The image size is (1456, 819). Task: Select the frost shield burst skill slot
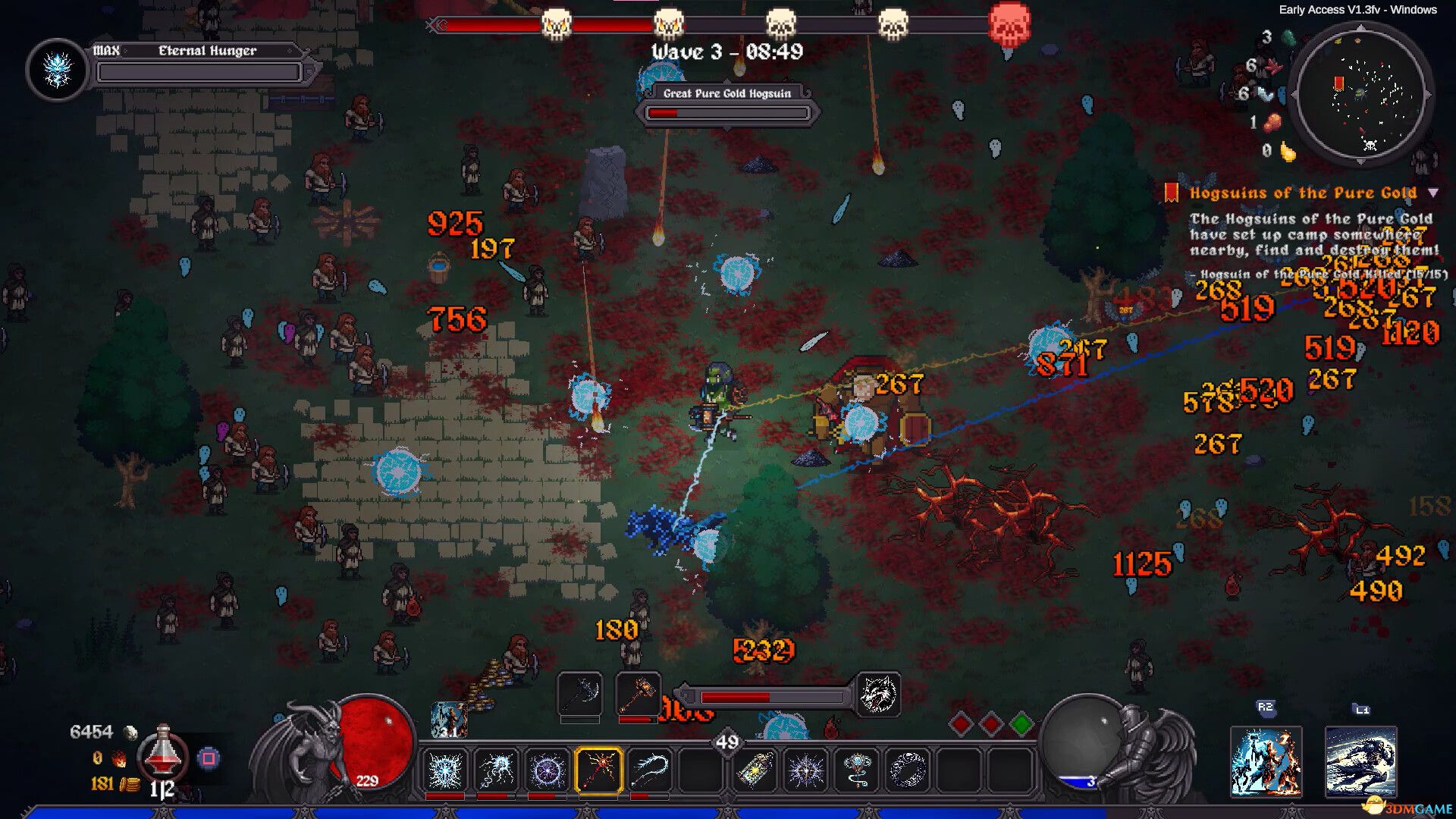(x=445, y=770)
